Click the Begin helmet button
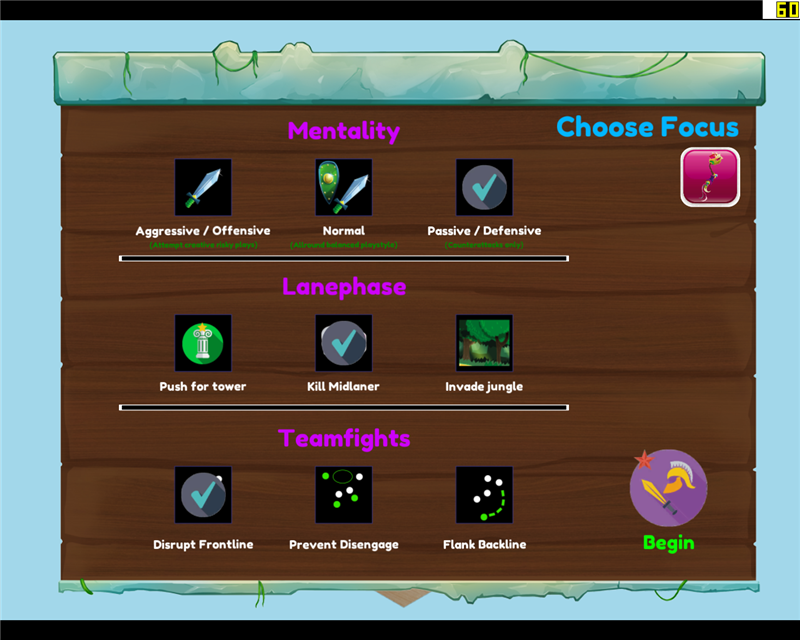The image size is (800, 640). tap(668, 489)
